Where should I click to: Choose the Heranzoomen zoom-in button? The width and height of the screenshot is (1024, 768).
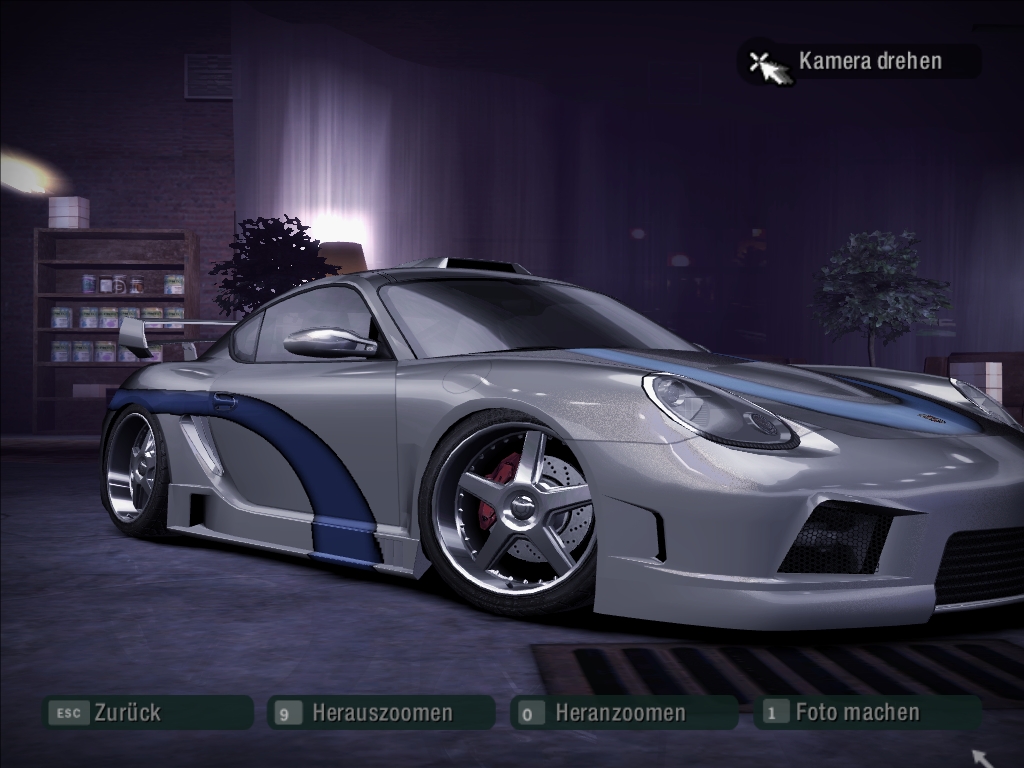(622, 713)
